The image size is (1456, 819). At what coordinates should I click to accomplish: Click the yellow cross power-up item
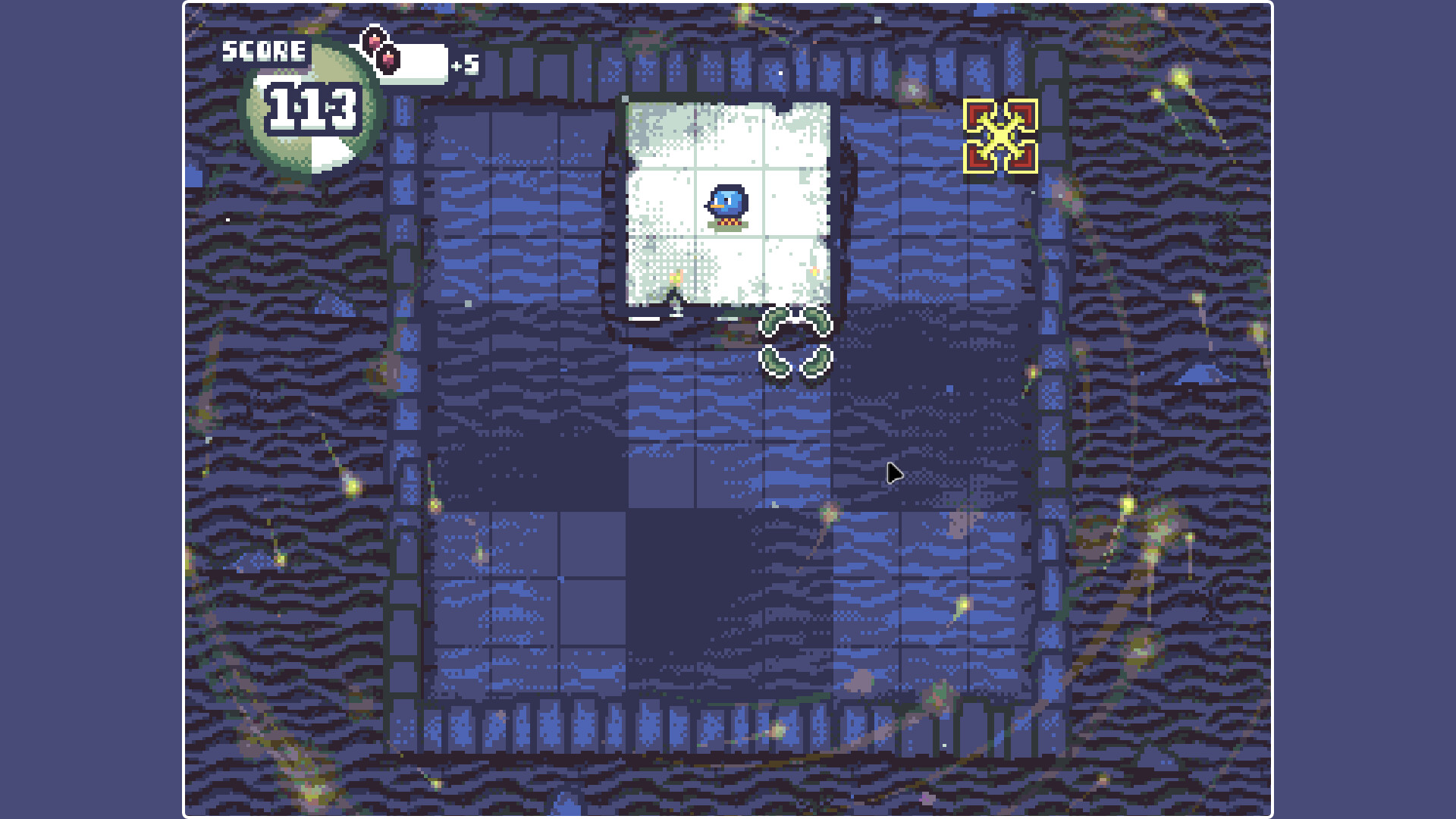tap(999, 136)
